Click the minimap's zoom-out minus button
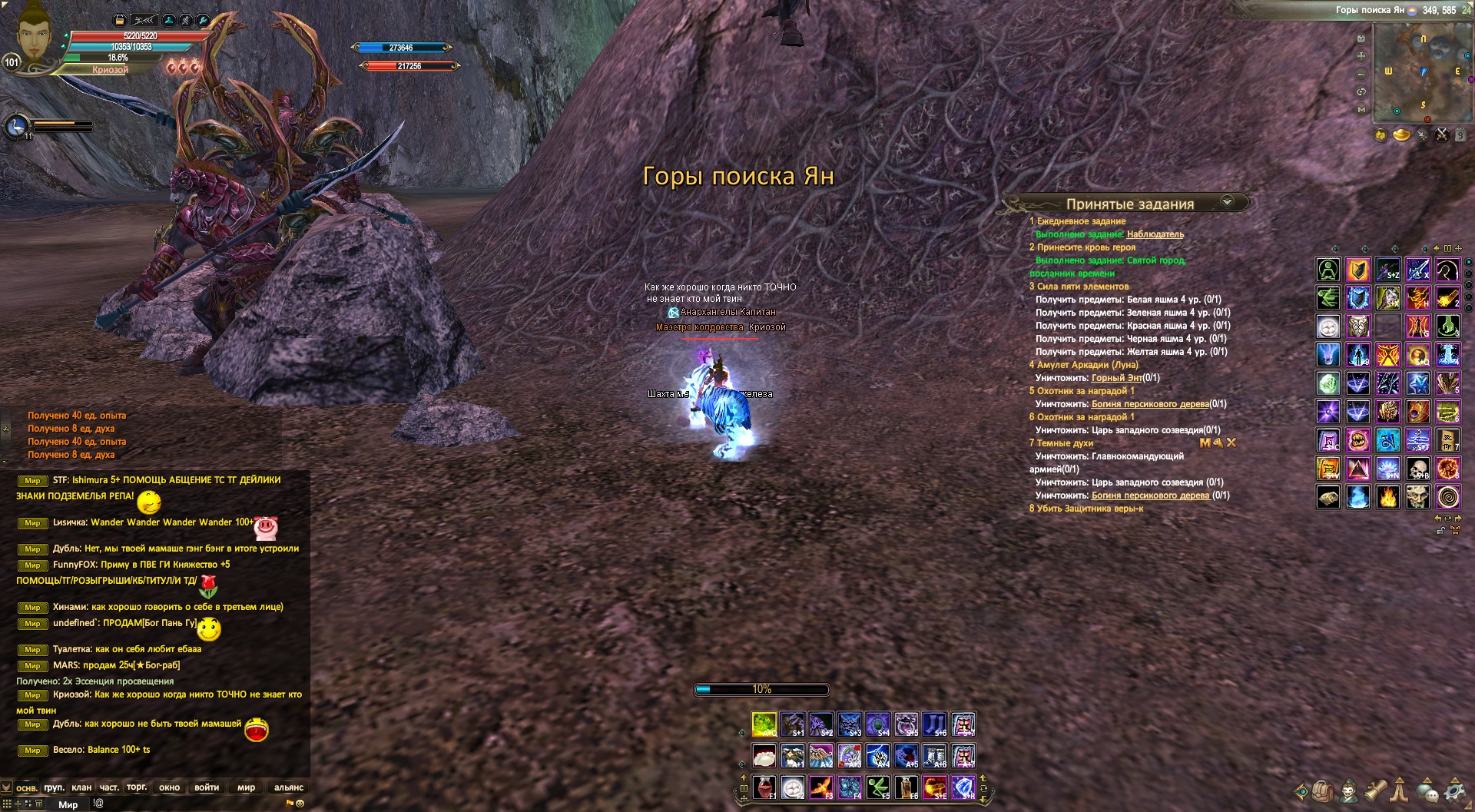This screenshot has width=1475, height=812. point(1361,75)
